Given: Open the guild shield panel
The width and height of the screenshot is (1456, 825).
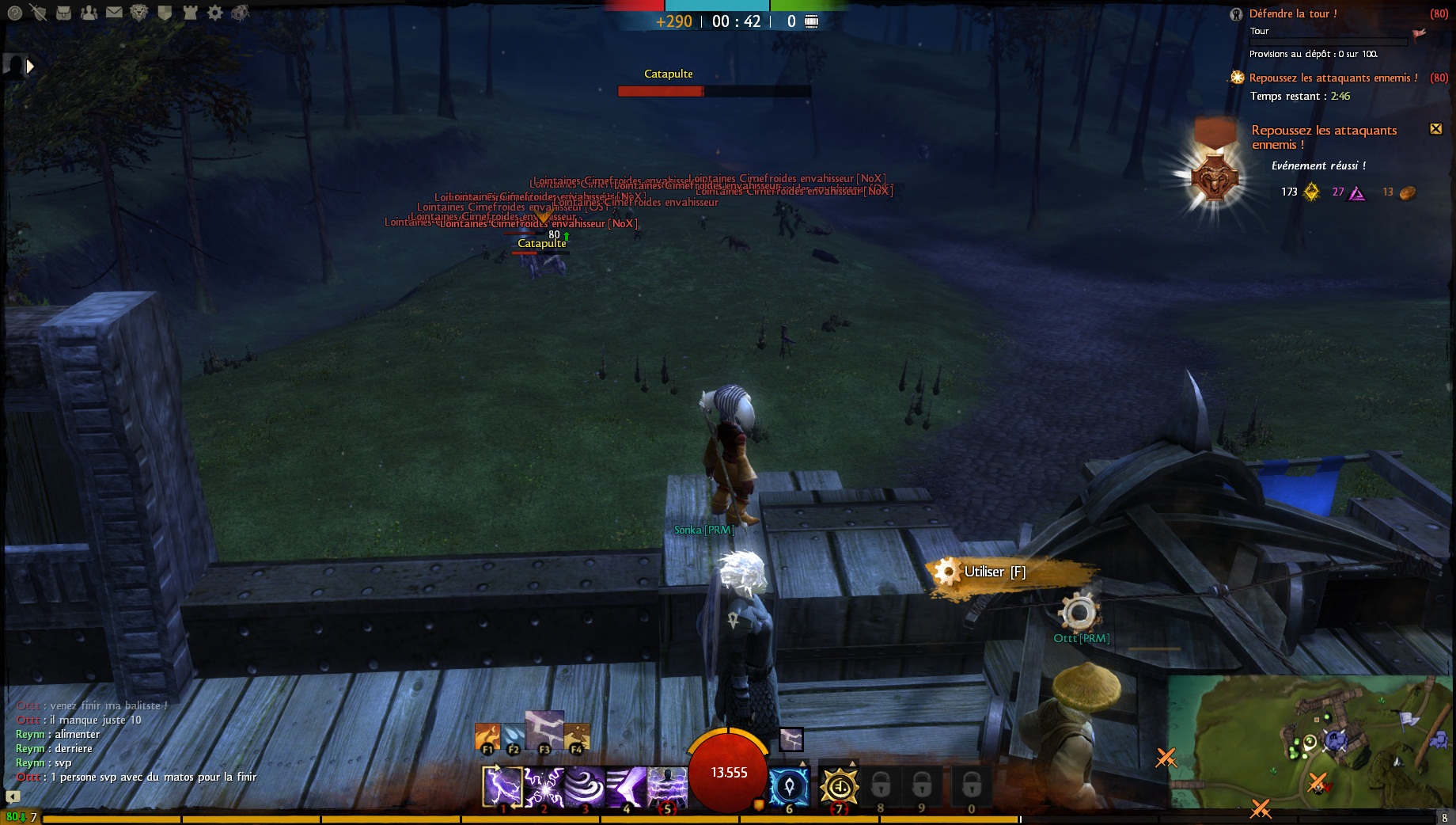Looking at the screenshot, I should click(x=165, y=13).
